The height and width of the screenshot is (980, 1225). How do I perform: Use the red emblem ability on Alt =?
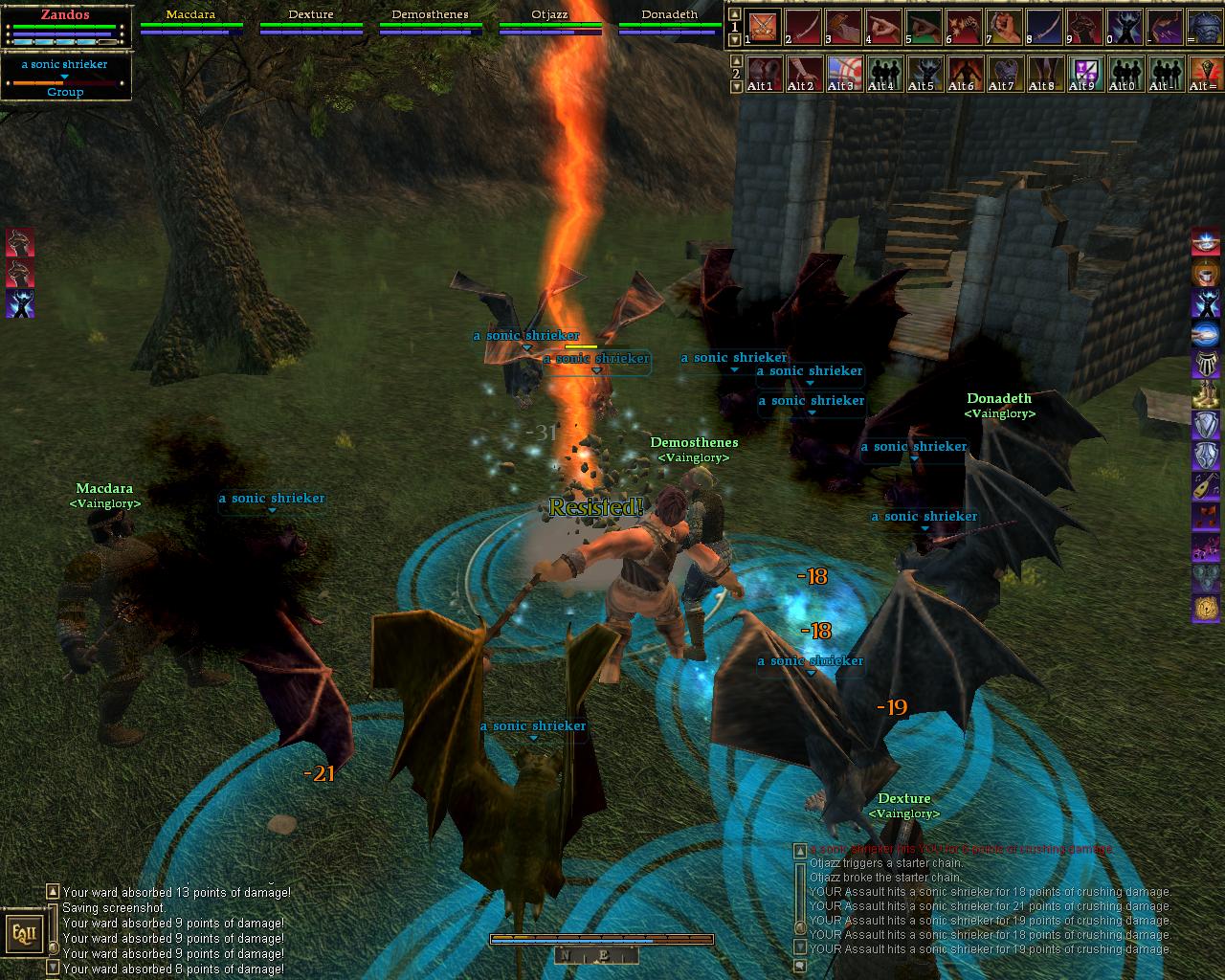[x=1203, y=72]
